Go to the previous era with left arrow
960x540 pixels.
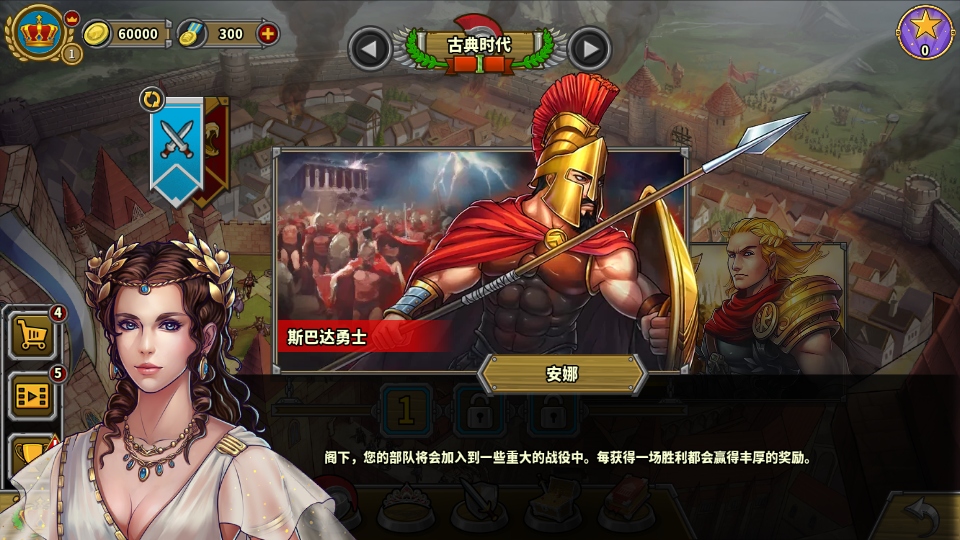(369, 48)
